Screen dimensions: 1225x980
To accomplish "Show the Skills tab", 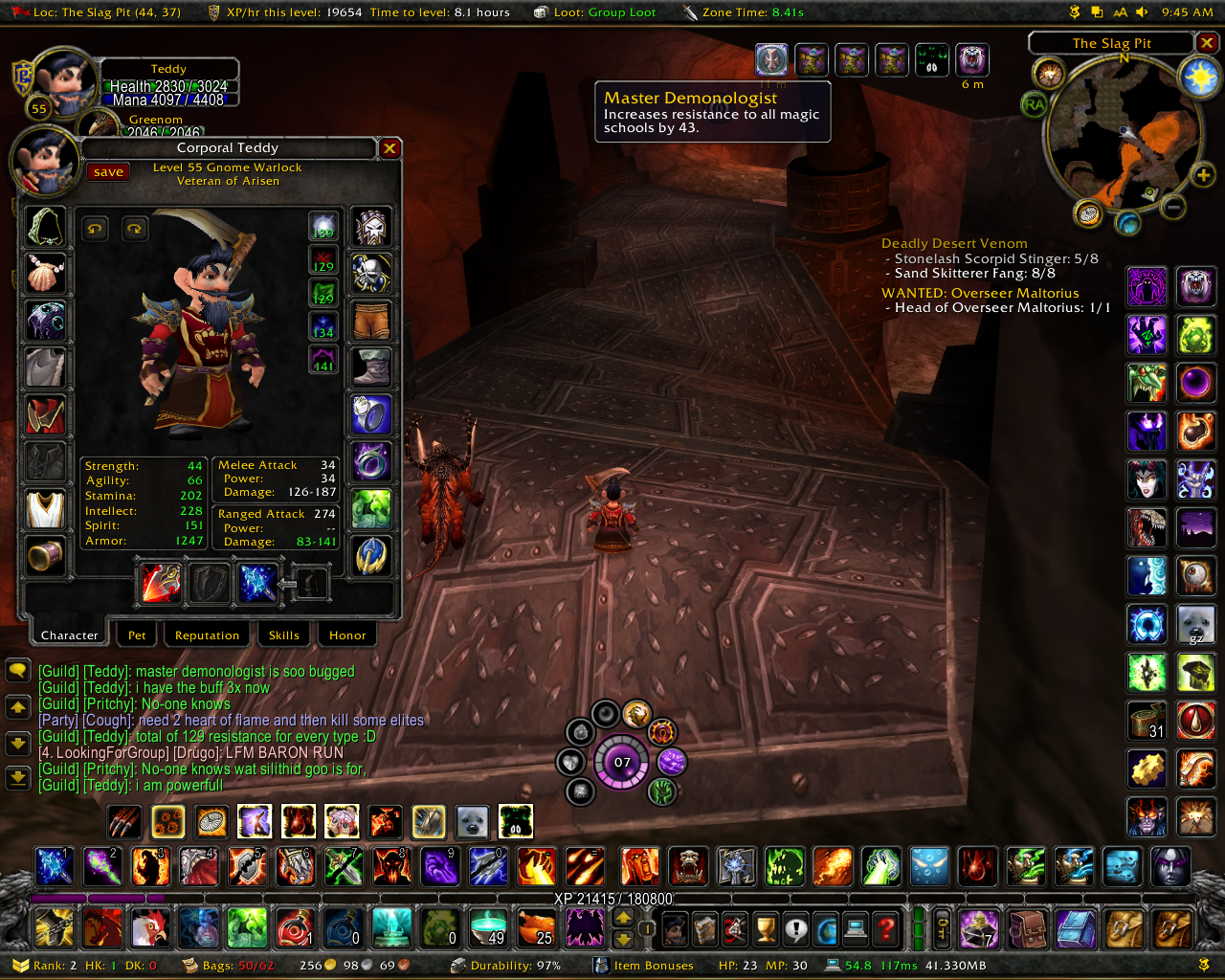I will (283, 635).
